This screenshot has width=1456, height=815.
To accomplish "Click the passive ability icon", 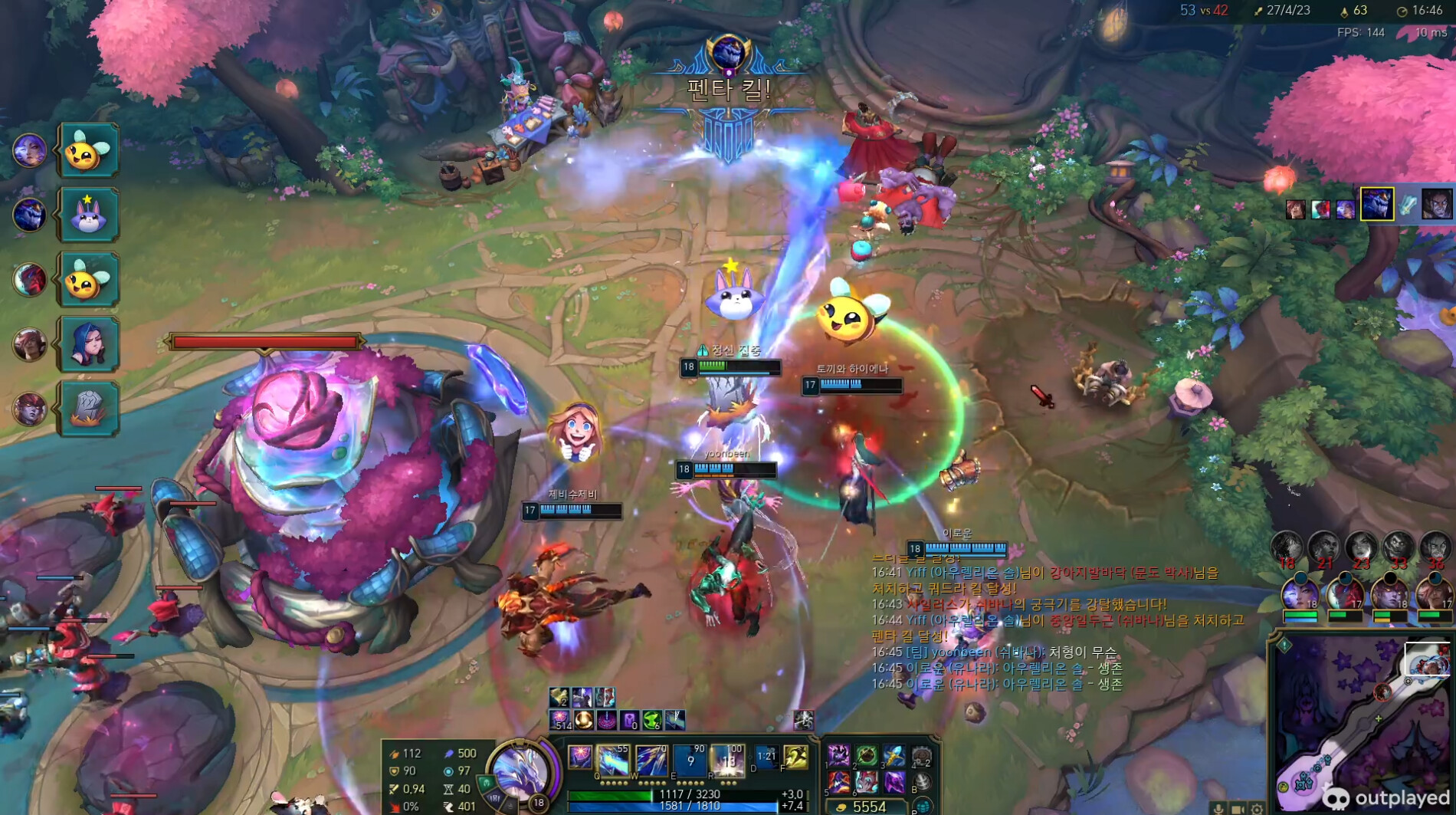I will tap(579, 758).
